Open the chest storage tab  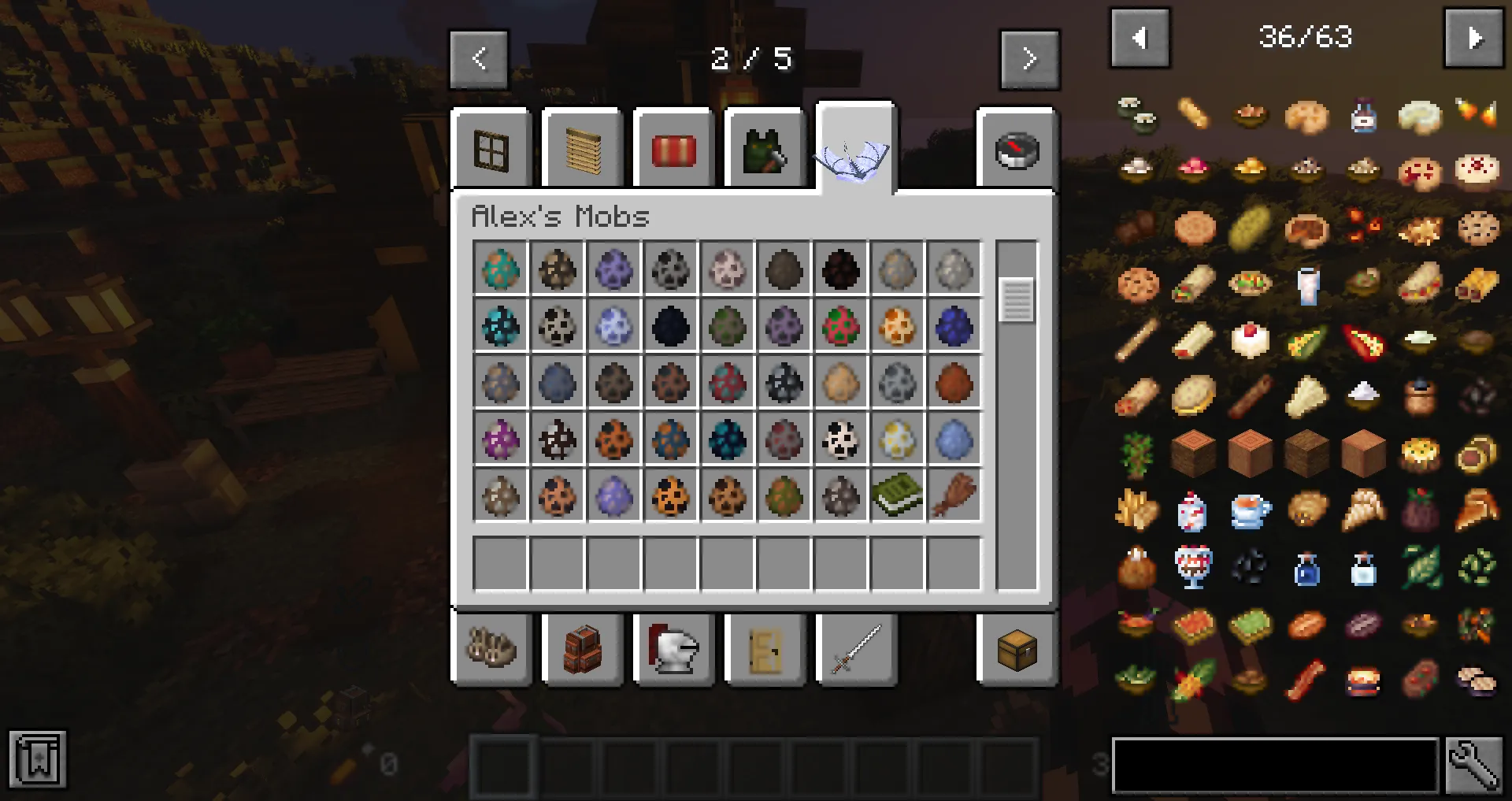click(1017, 650)
